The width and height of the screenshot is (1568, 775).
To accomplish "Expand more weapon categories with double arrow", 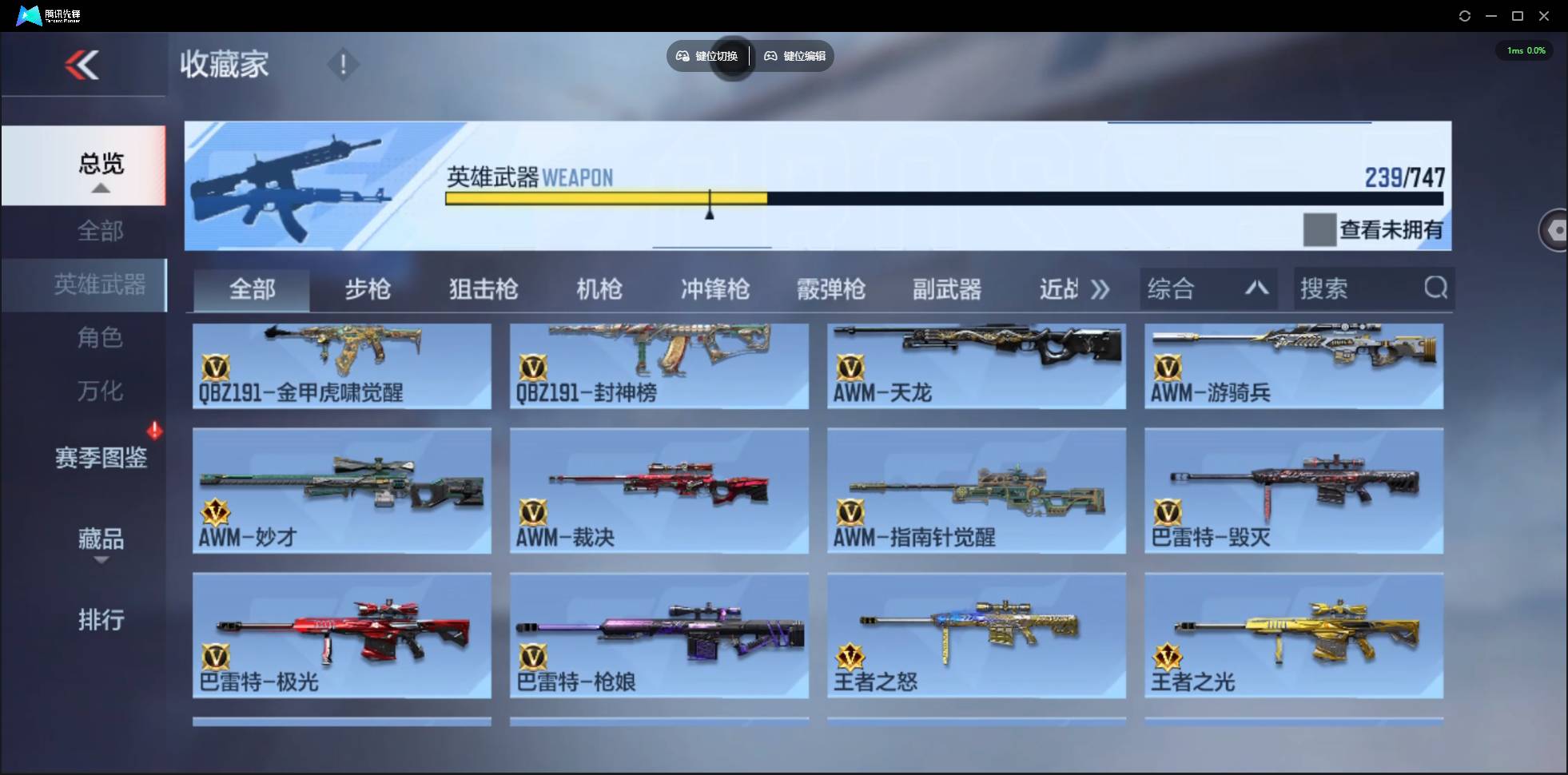I will 1100,289.
